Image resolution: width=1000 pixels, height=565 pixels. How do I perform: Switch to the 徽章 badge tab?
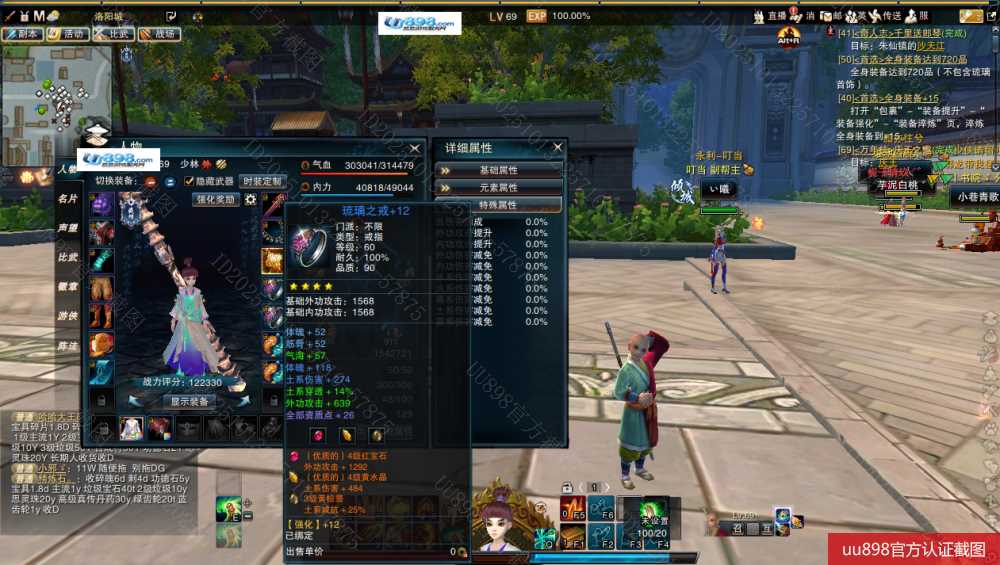(x=68, y=286)
